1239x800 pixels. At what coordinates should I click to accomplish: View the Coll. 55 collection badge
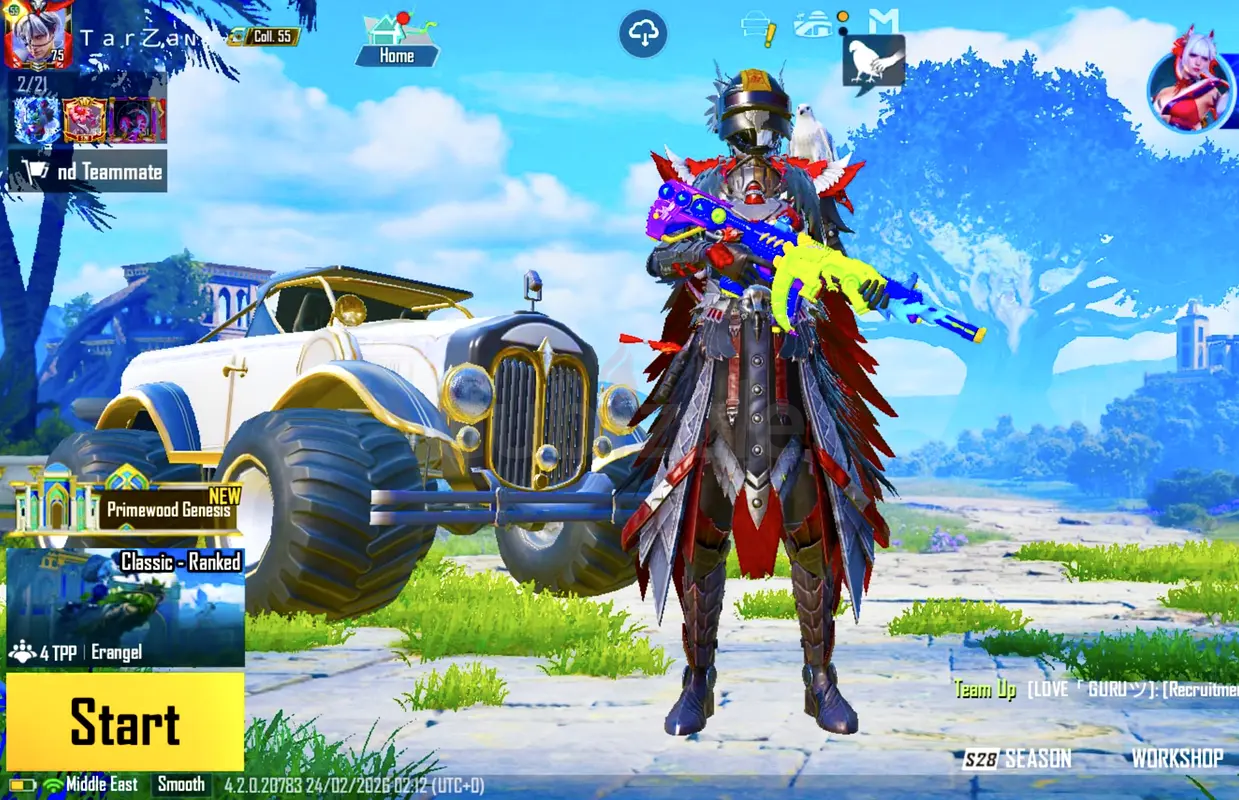click(x=265, y=37)
